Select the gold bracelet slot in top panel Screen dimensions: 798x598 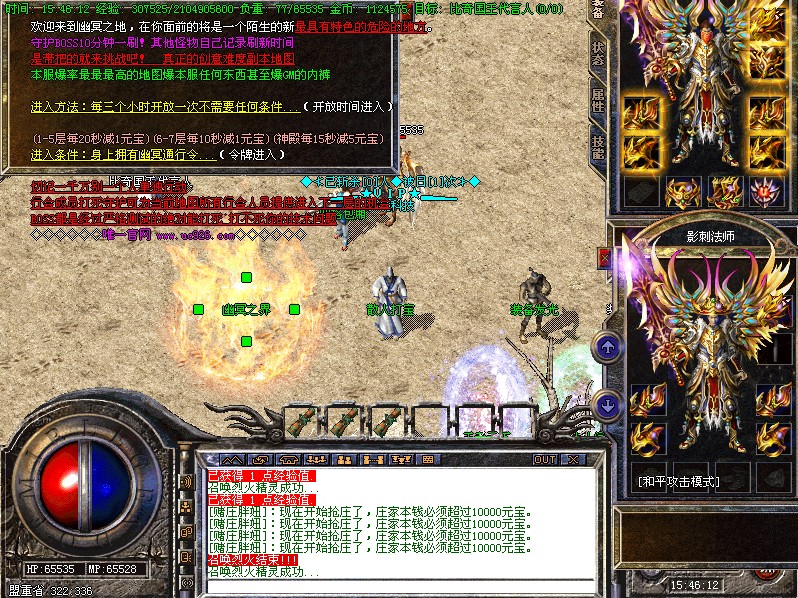pos(640,113)
